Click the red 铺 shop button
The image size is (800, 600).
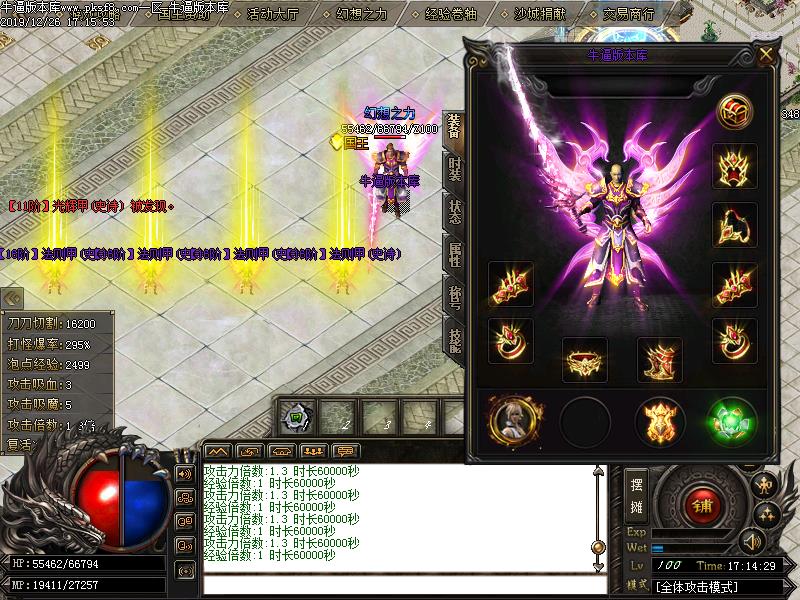tap(700, 505)
